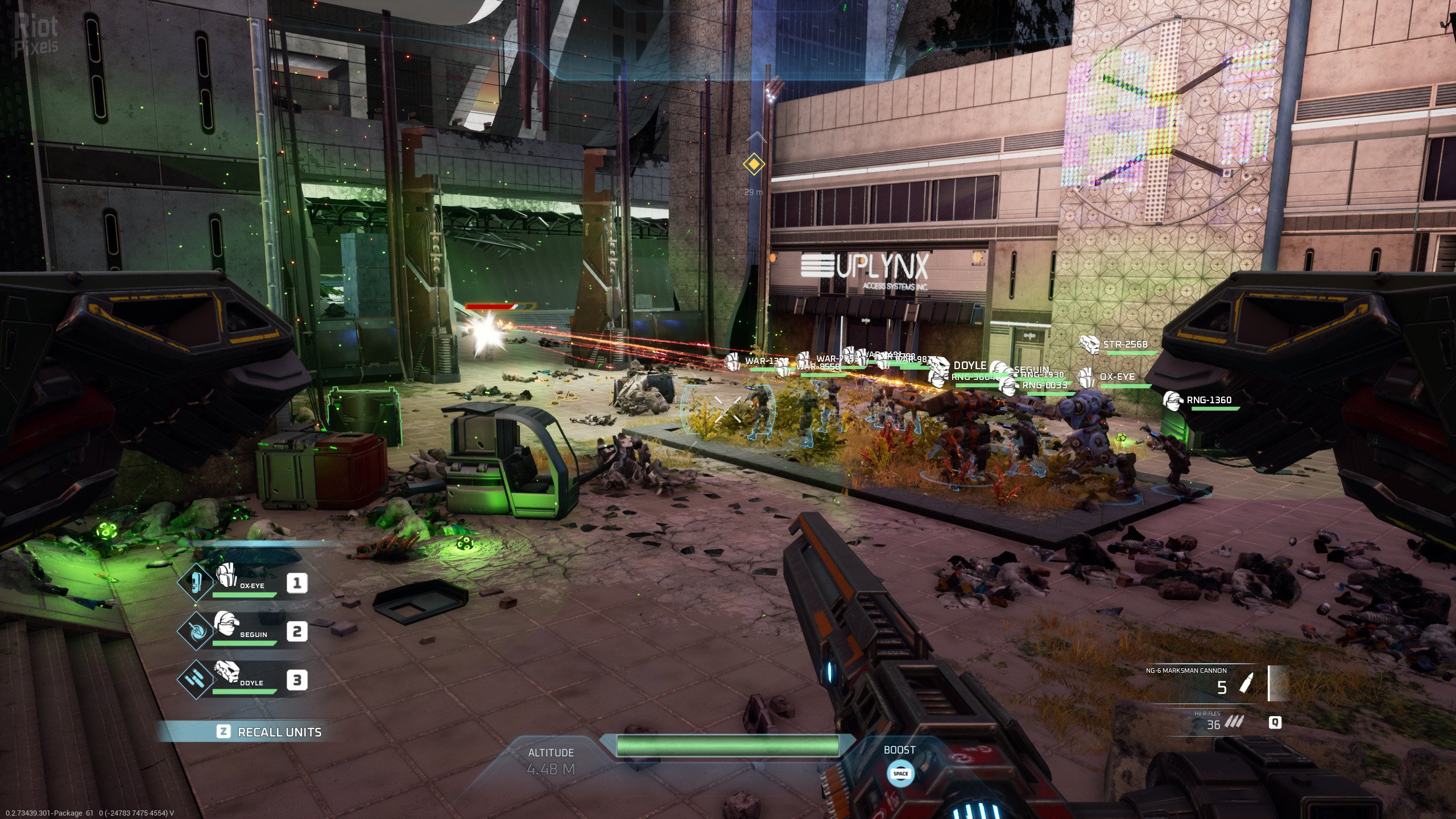Image resolution: width=1456 pixels, height=819 pixels.
Task: Click the Recall Units command
Action: 270,732
